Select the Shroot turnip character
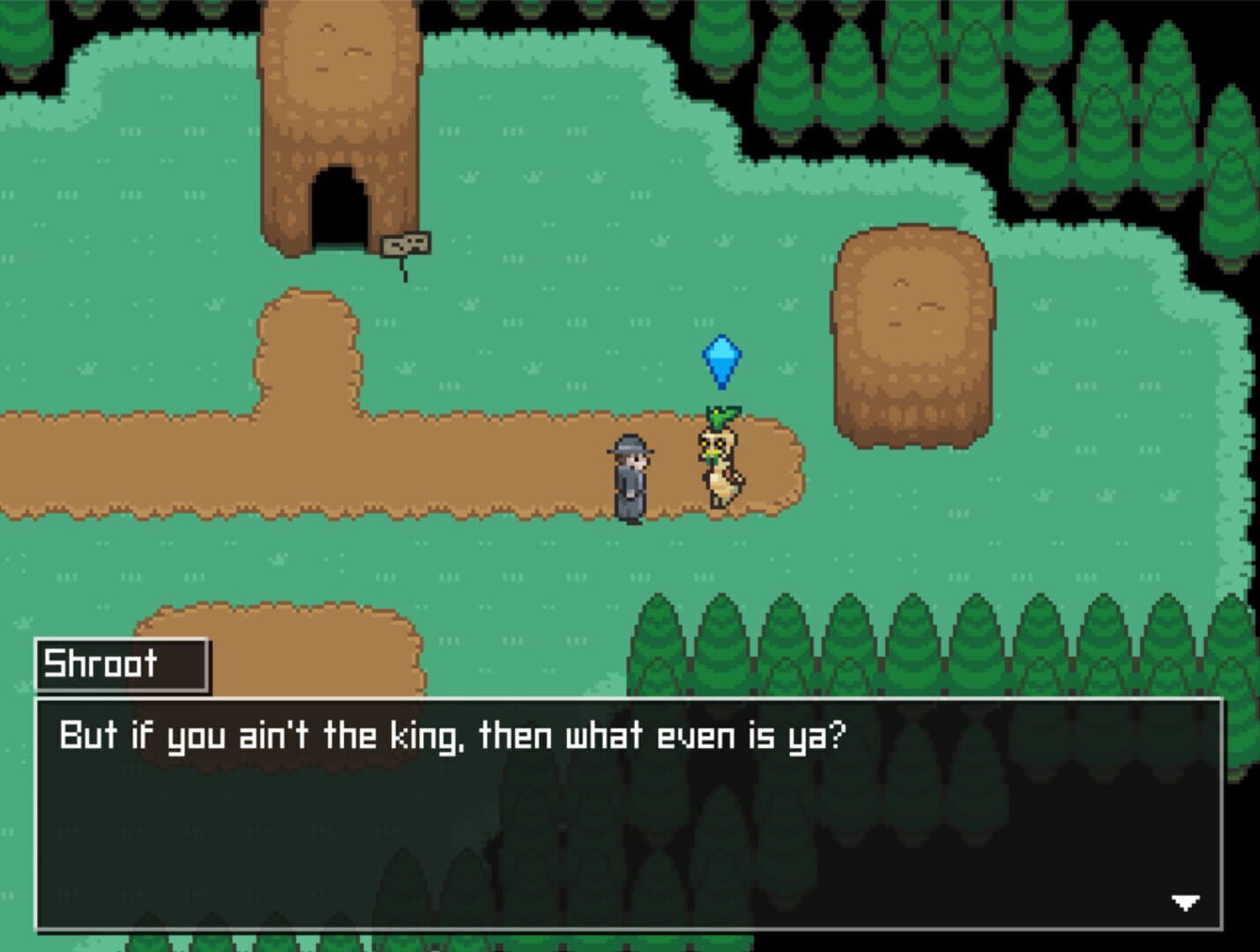 721,463
